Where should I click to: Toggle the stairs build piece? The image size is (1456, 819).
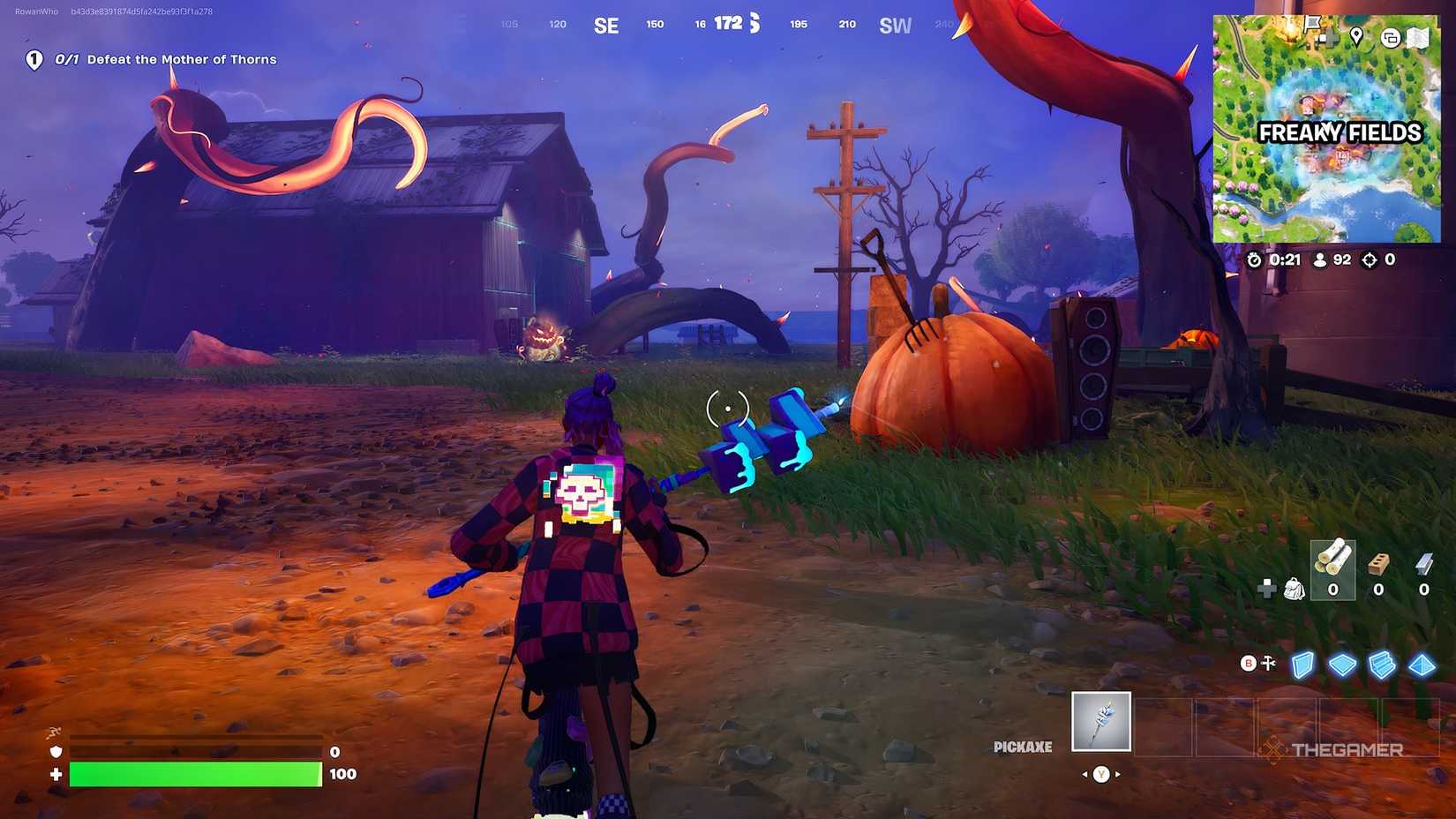1382,665
